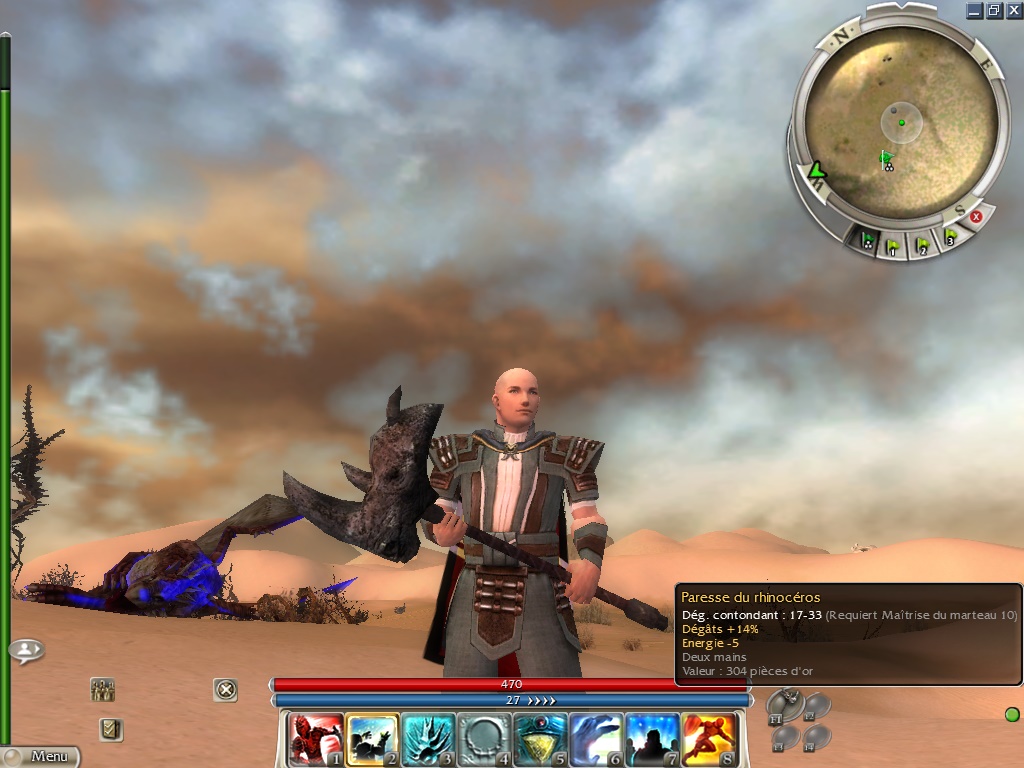Screen dimensions: 1024x768
Task: Minimize the game window
Action: pyautogui.click(x=974, y=11)
